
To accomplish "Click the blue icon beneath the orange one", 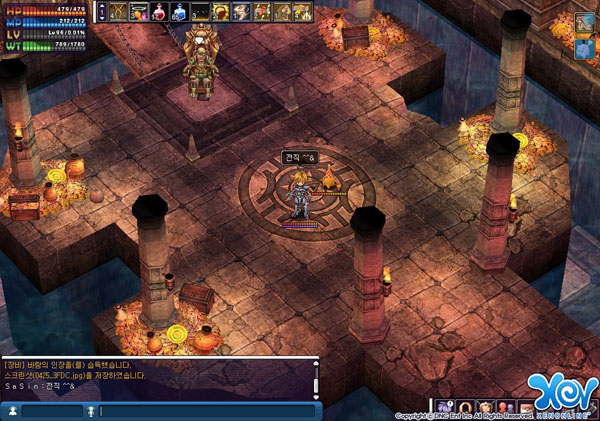I will tap(585, 46).
